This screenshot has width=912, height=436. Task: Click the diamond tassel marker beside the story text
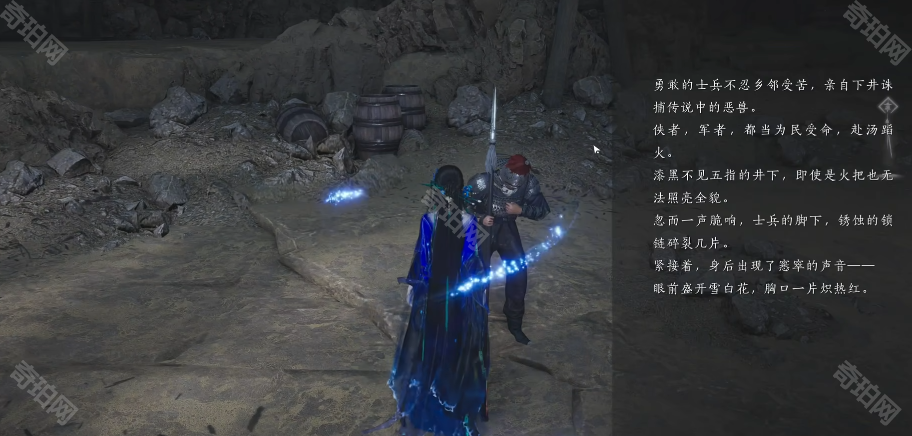pyautogui.click(x=886, y=106)
